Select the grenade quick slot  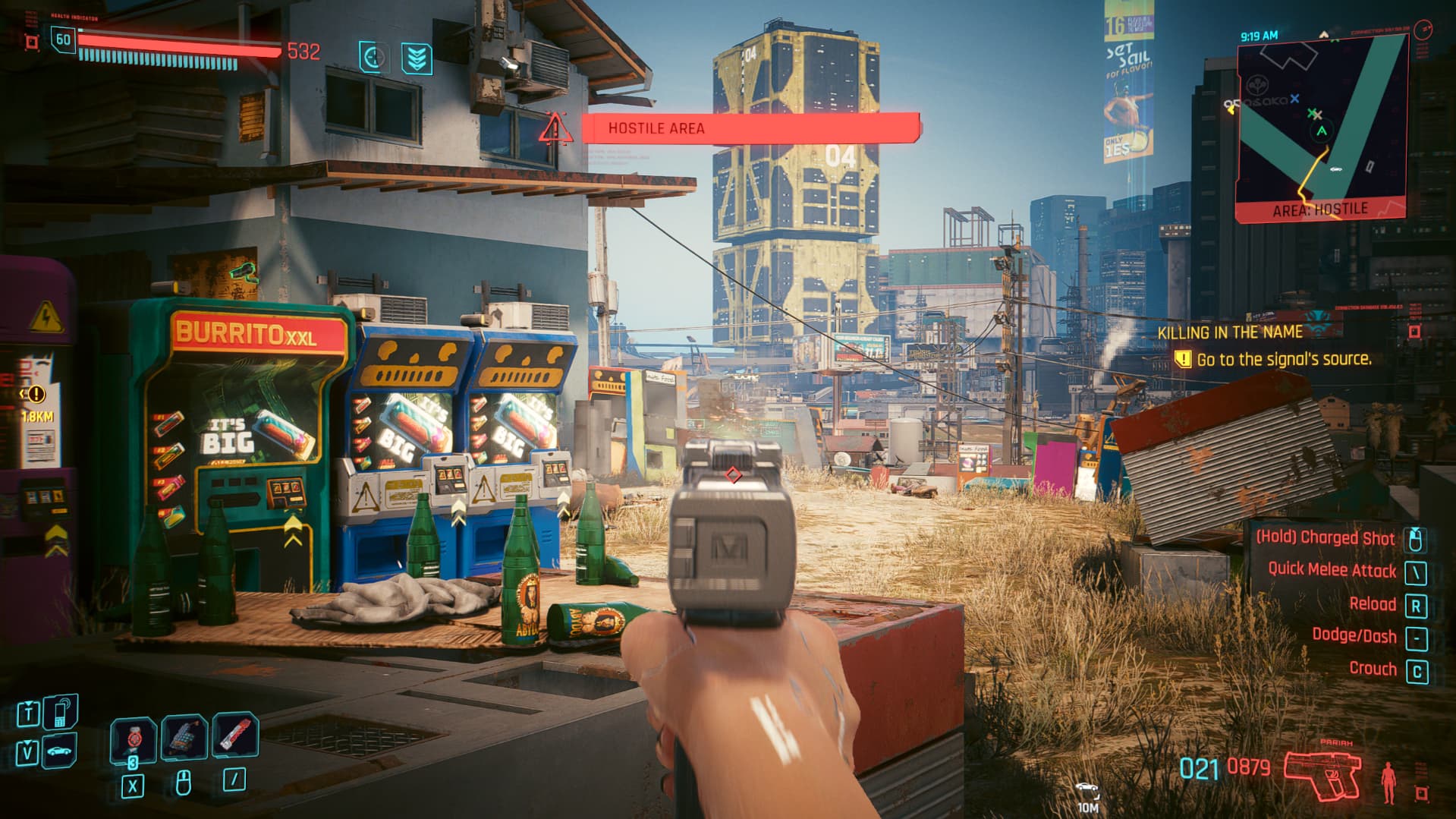(x=134, y=738)
